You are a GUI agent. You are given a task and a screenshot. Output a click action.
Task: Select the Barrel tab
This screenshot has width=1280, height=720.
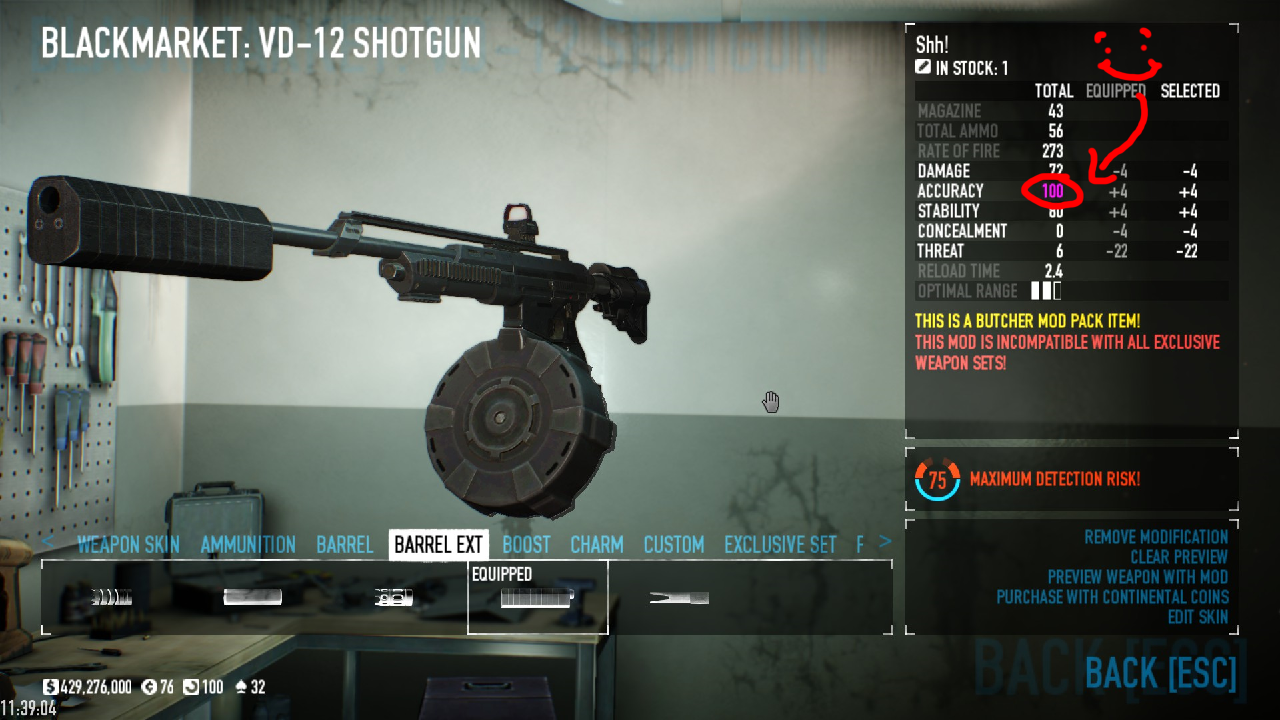point(344,545)
